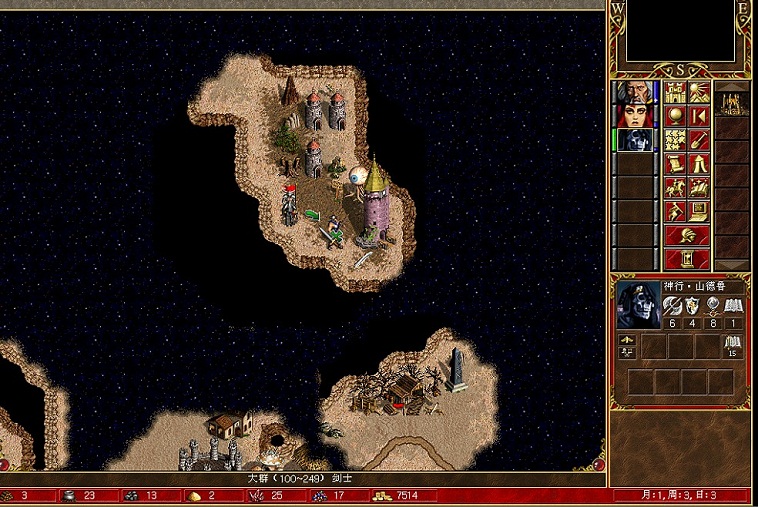
Task: Open the kingdom overview castle button
Action: pos(675,93)
